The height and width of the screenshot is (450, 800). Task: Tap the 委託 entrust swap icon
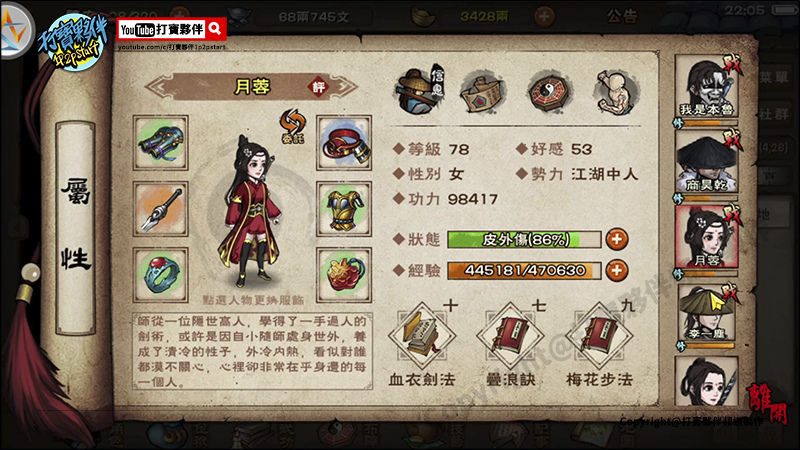[x=291, y=125]
